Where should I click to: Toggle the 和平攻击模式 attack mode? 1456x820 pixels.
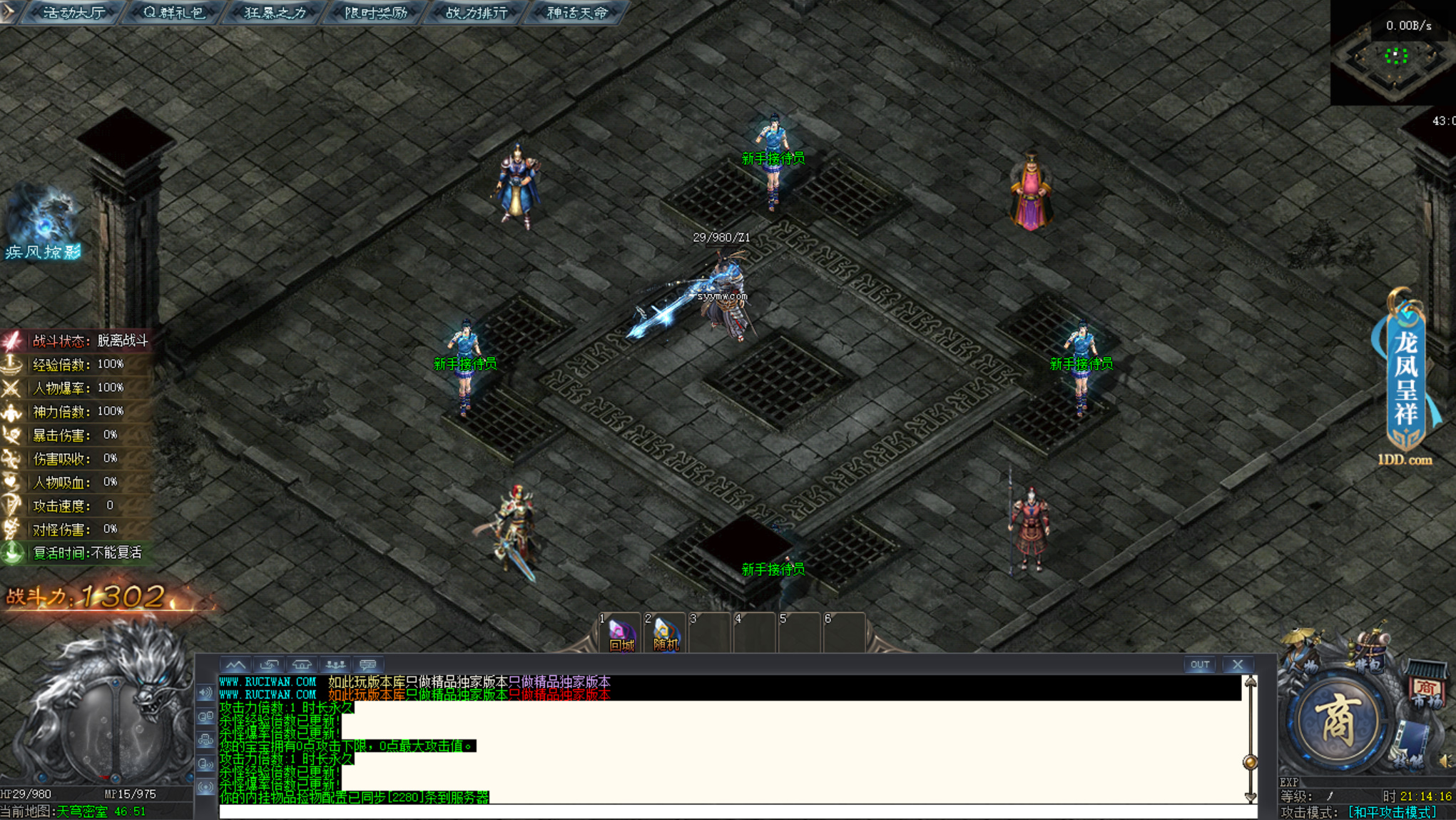(1392, 812)
